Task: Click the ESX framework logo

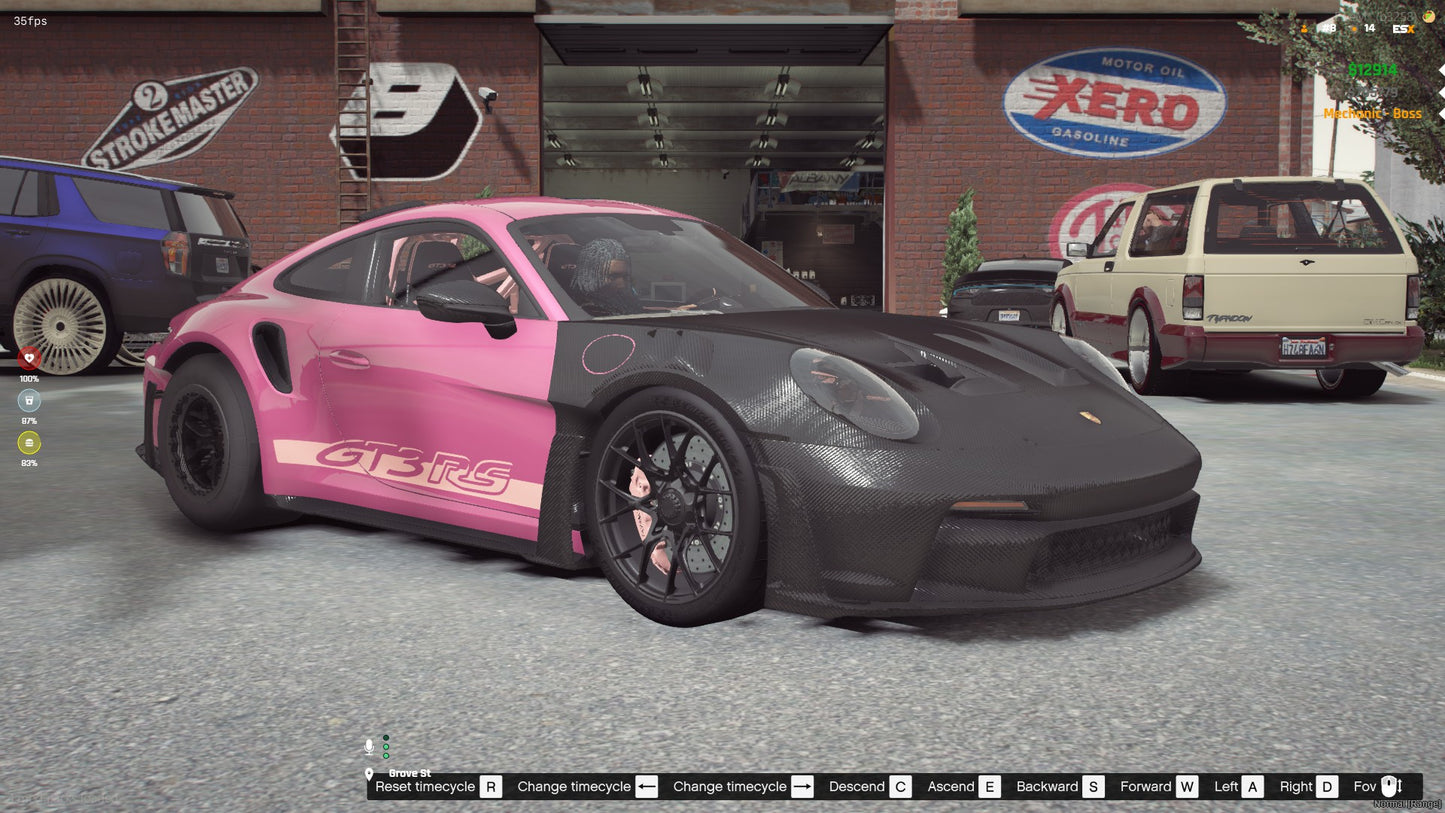Action: click(1403, 29)
